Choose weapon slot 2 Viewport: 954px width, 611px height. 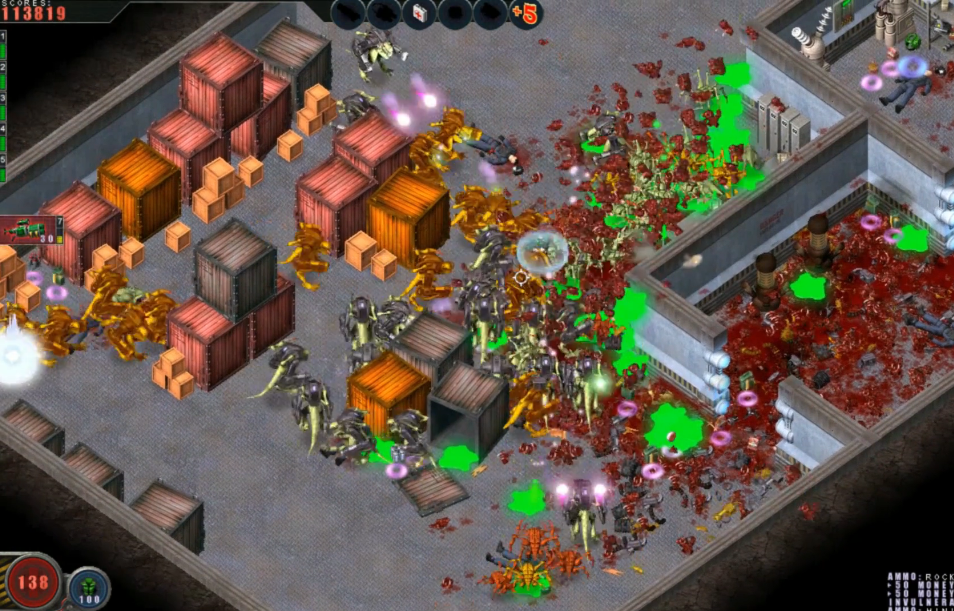(3, 75)
